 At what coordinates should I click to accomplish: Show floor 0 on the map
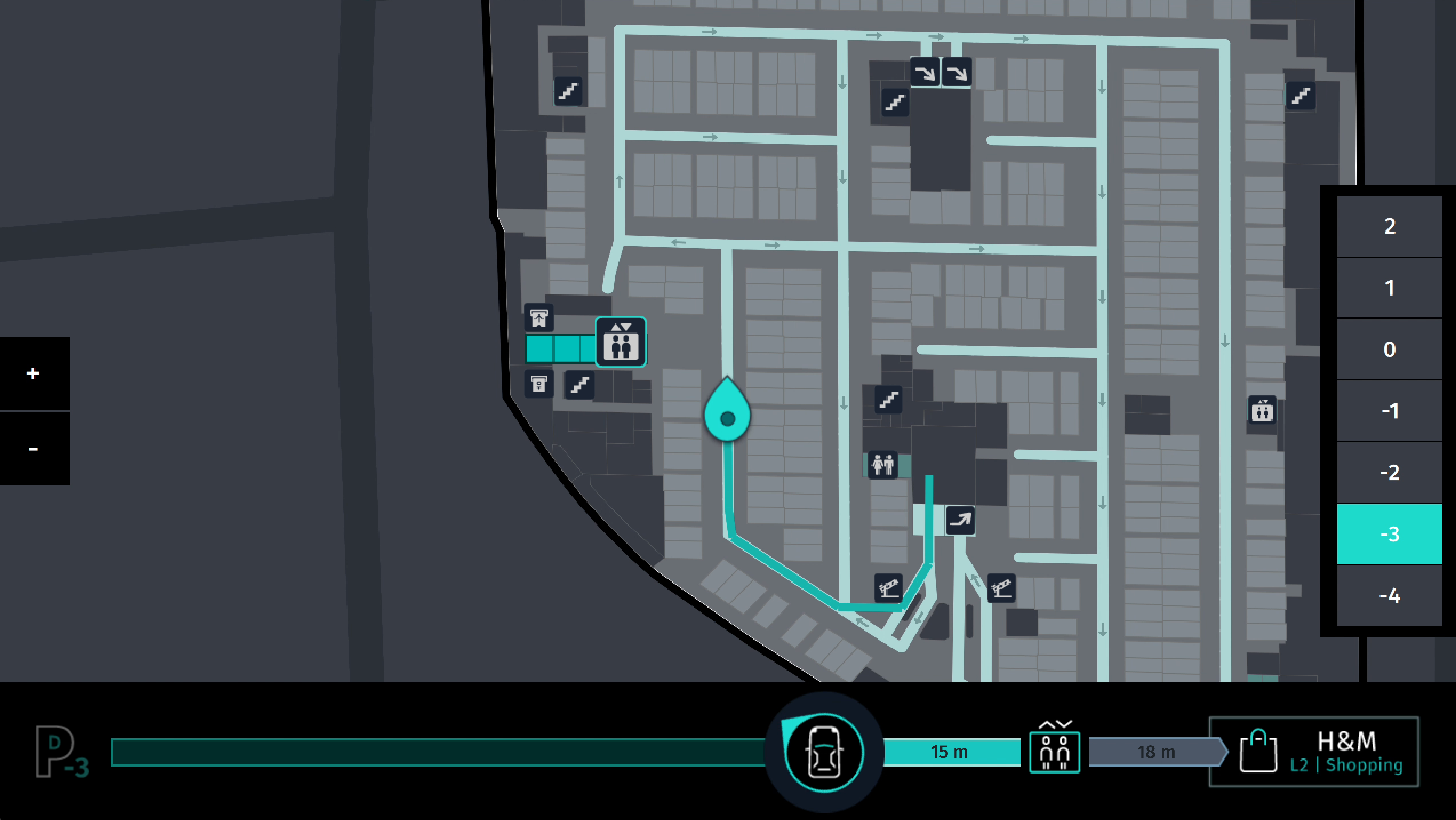pyautogui.click(x=1389, y=350)
